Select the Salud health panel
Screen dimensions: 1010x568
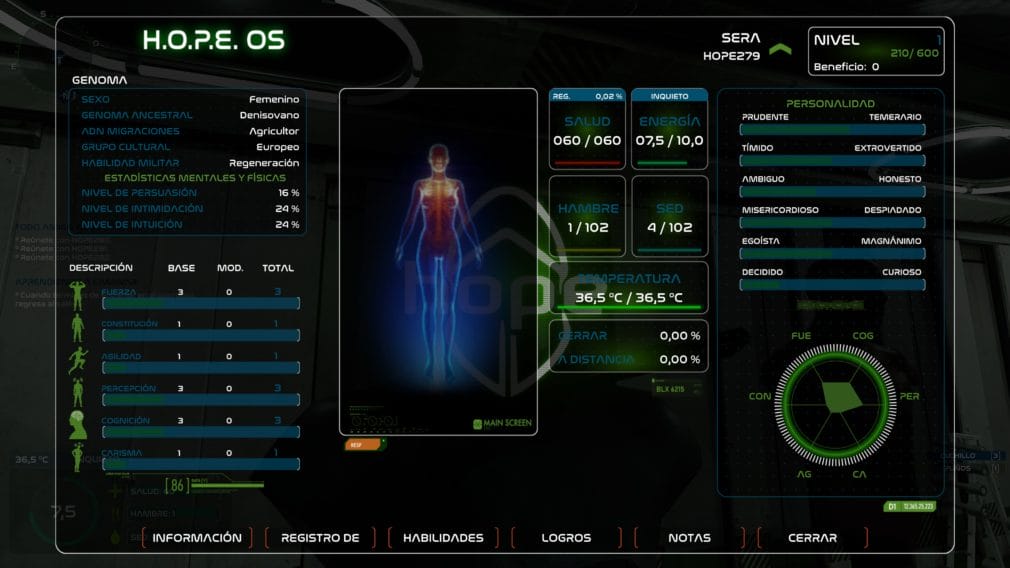click(x=587, y=130)
